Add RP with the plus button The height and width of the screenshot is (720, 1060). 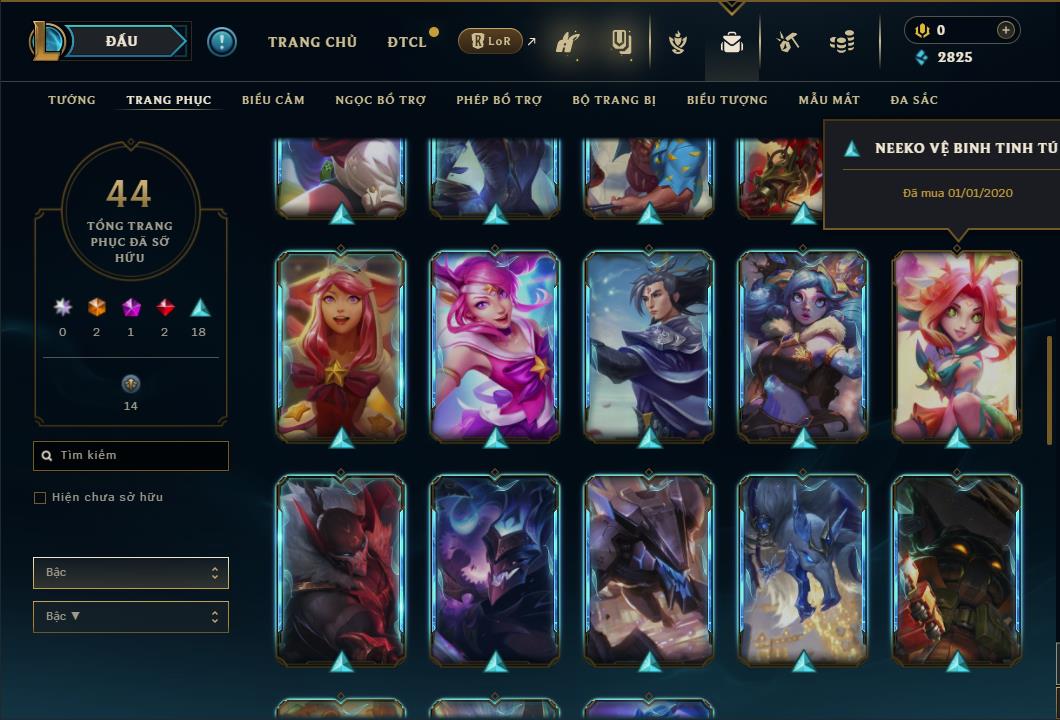[x=1006, y=30]
